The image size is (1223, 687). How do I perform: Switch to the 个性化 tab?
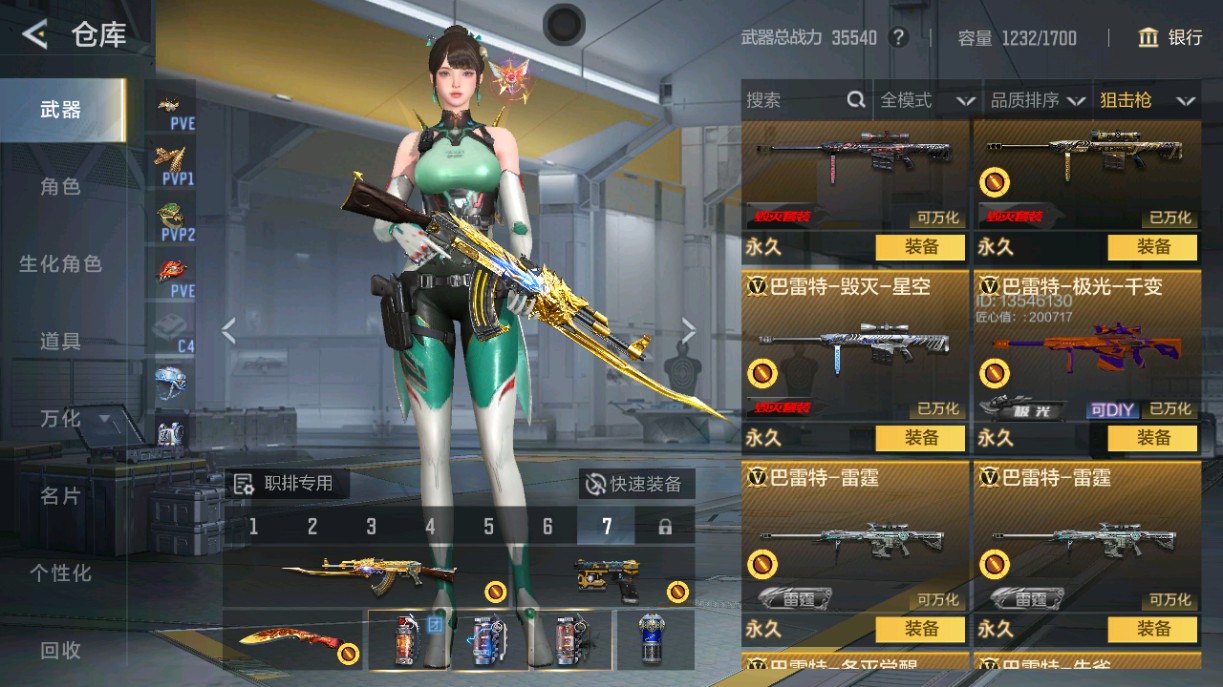(60, 573)
